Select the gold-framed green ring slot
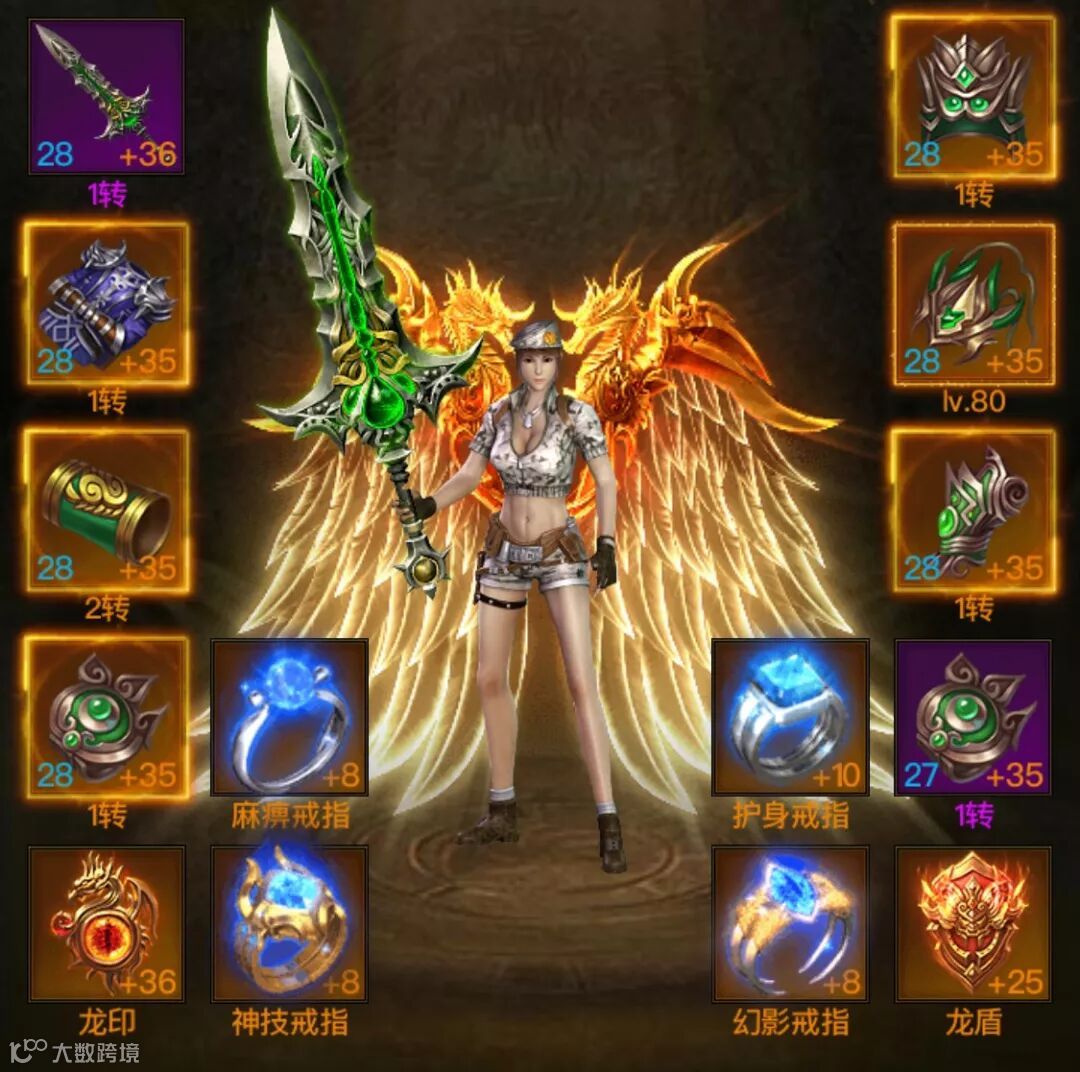The height and width of the screenshot is (1072, 1080). pyautogui.click(x=106, y=718)
